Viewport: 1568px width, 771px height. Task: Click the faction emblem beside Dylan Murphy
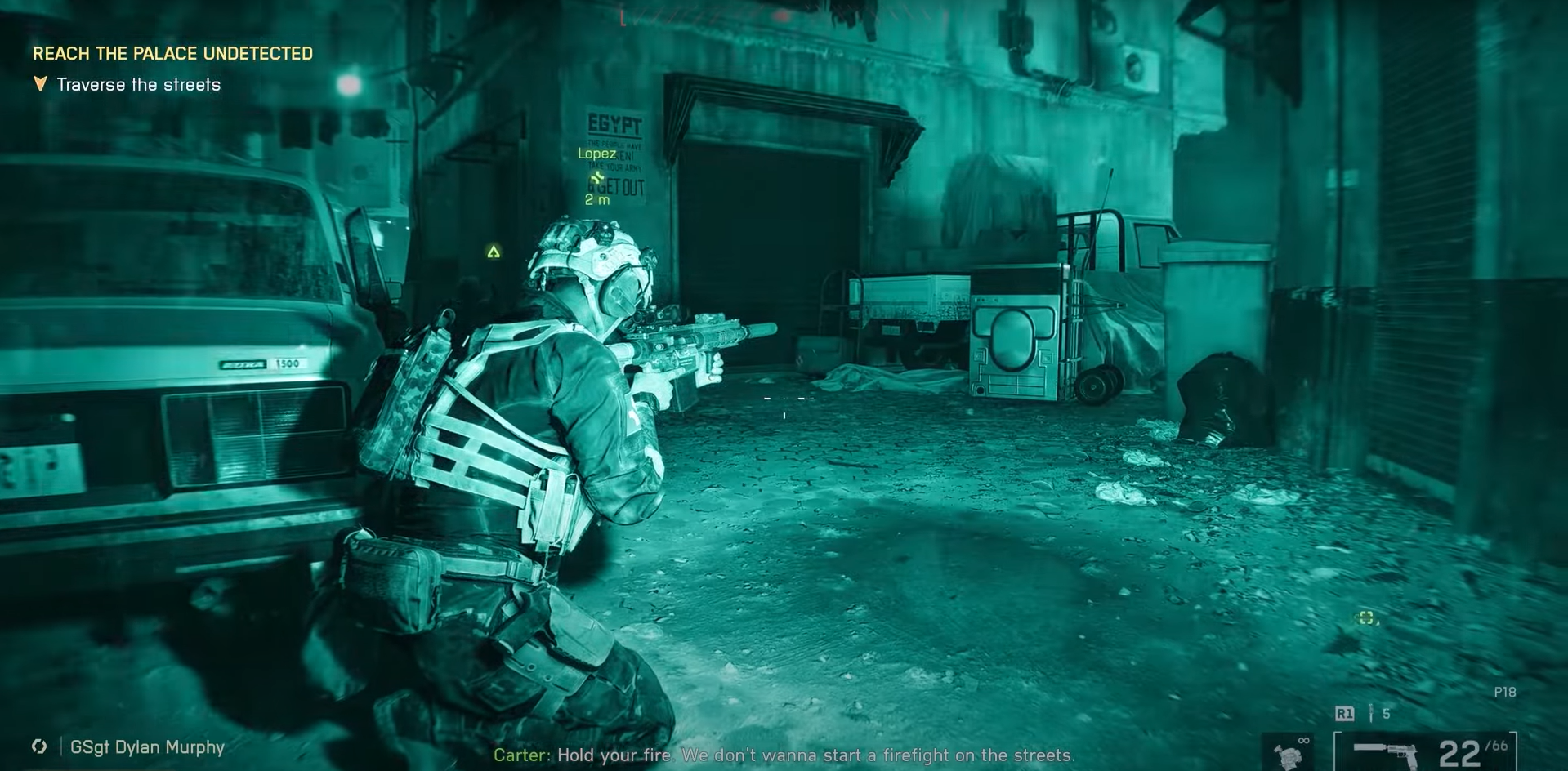[38, 747]
